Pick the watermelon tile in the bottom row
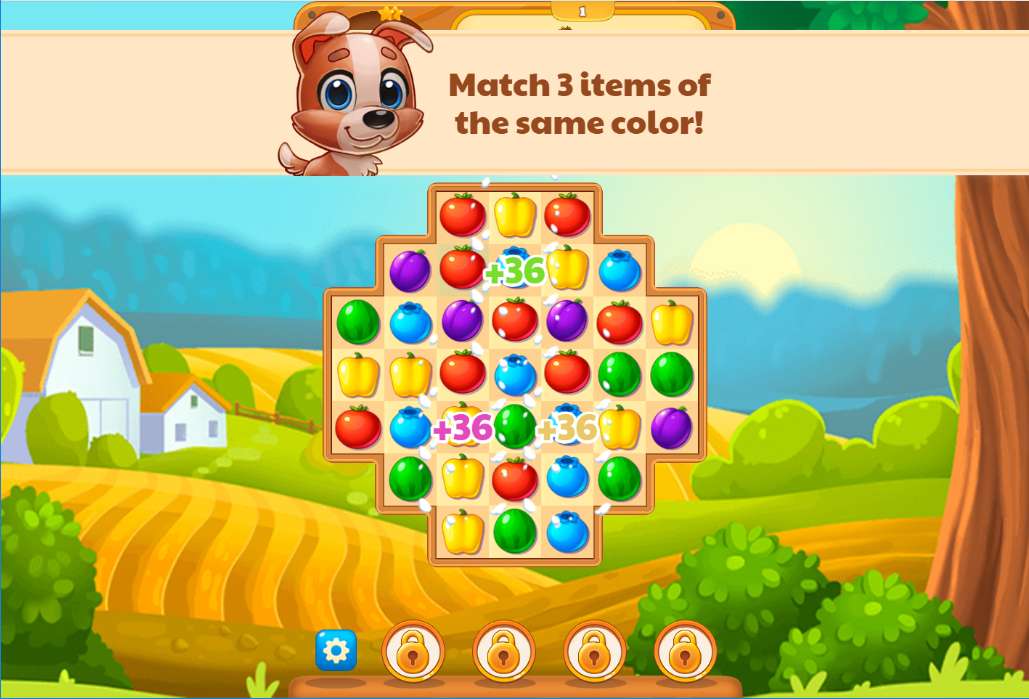1029x699 pixels. pyautogui.click(x=515, y=530)
